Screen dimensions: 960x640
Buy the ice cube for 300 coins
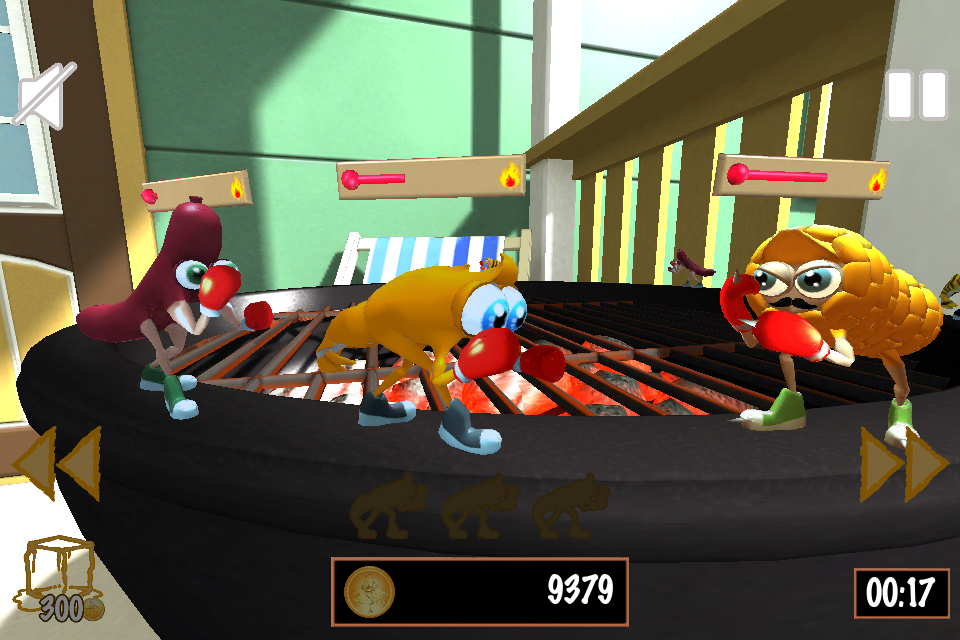[x=62, y=578]
